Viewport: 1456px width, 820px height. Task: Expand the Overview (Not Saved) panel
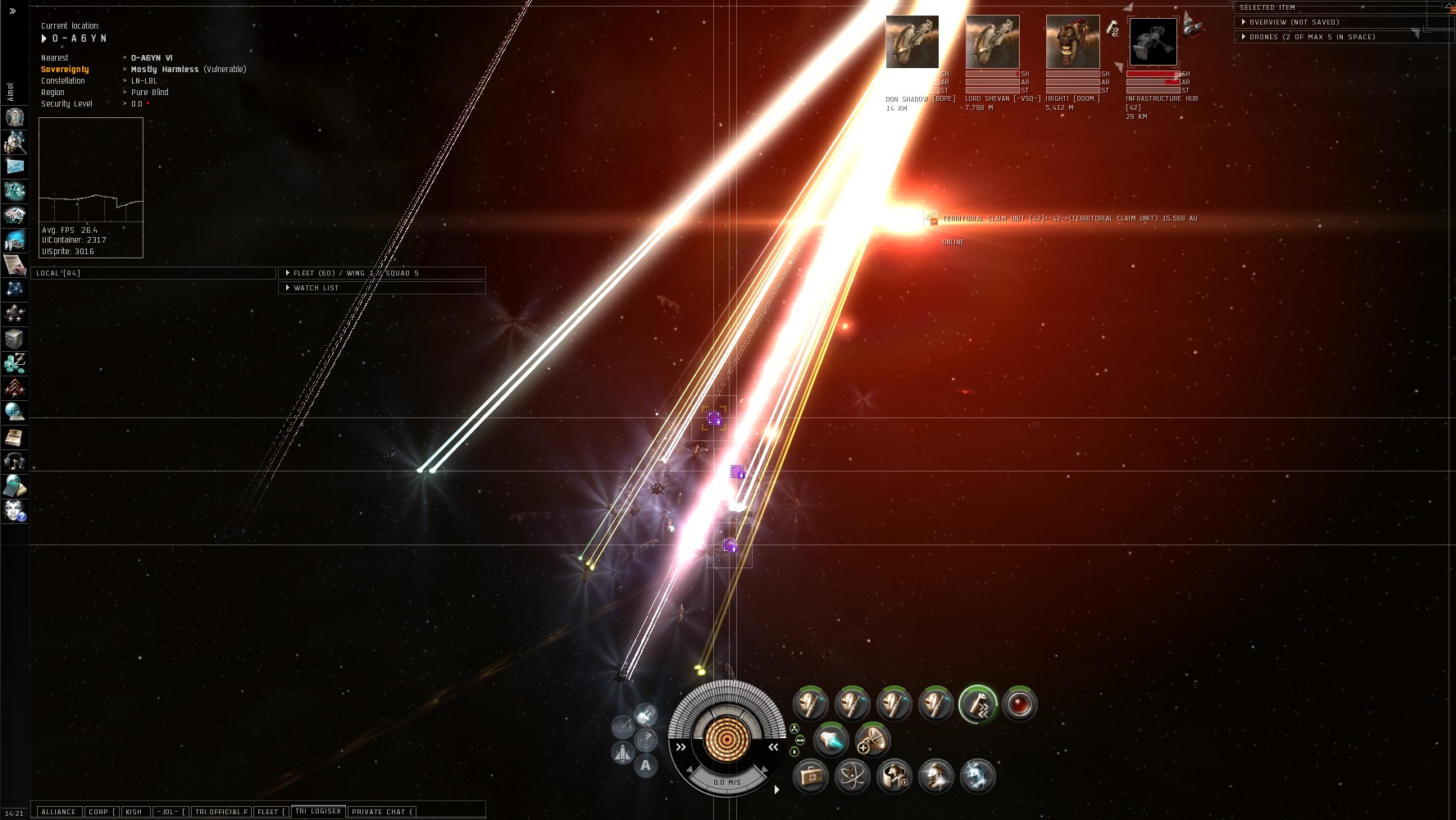tap(1294, 22)
